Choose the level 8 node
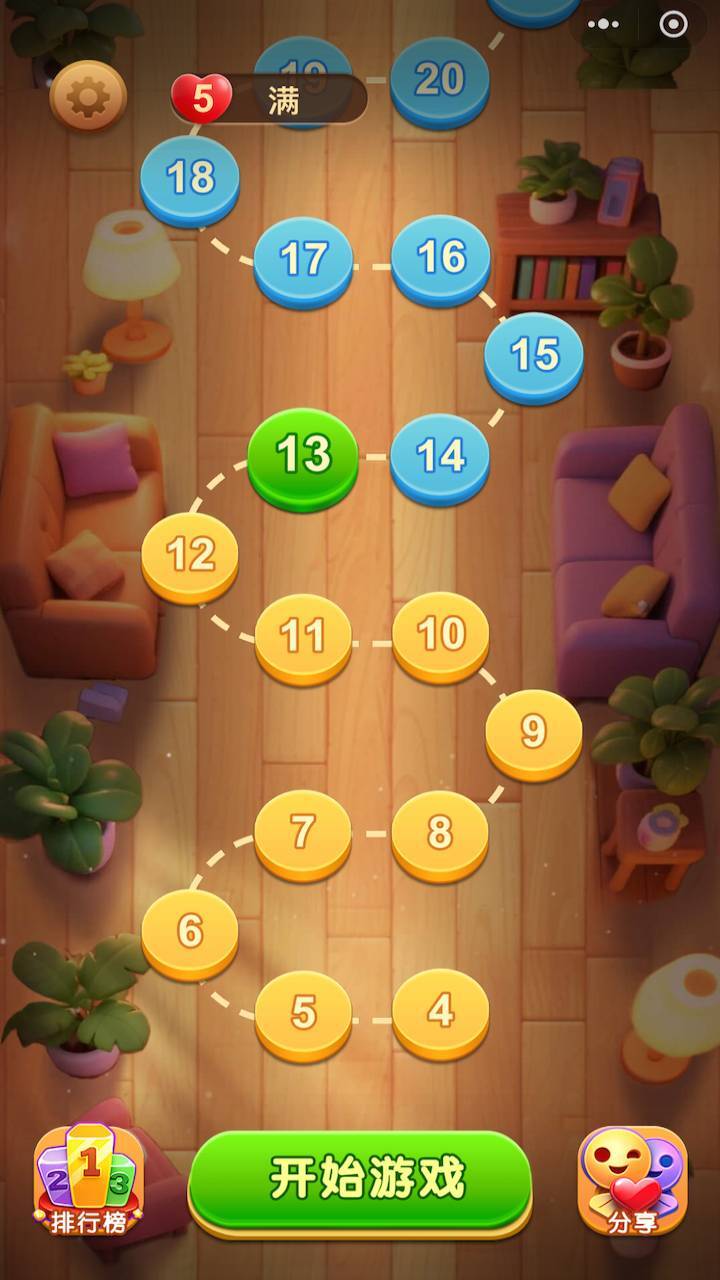720x1280 pixels. click(440, 833)
